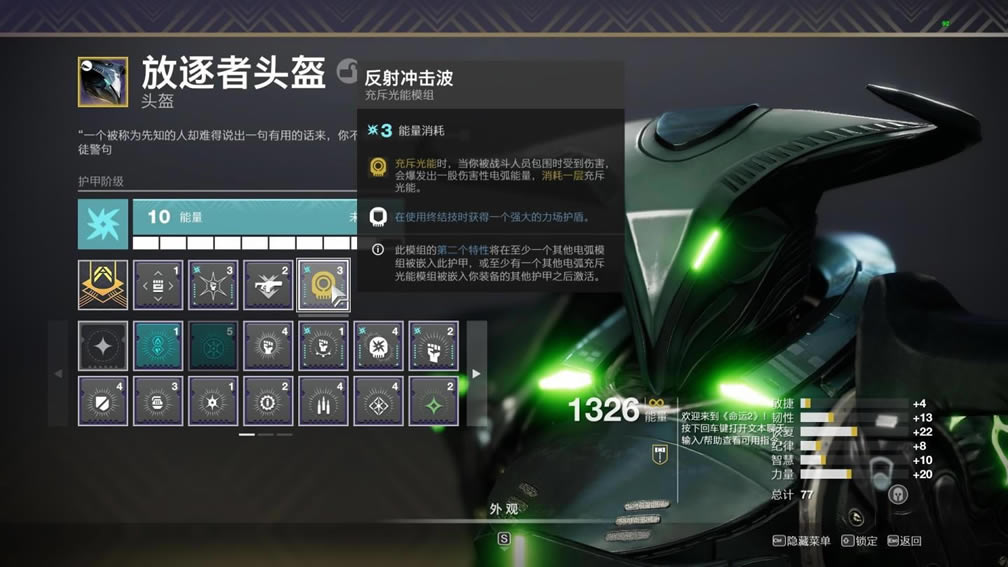Open the gold chevron upgrade slot
1008x567 pixels.
(x=103, y=285)
